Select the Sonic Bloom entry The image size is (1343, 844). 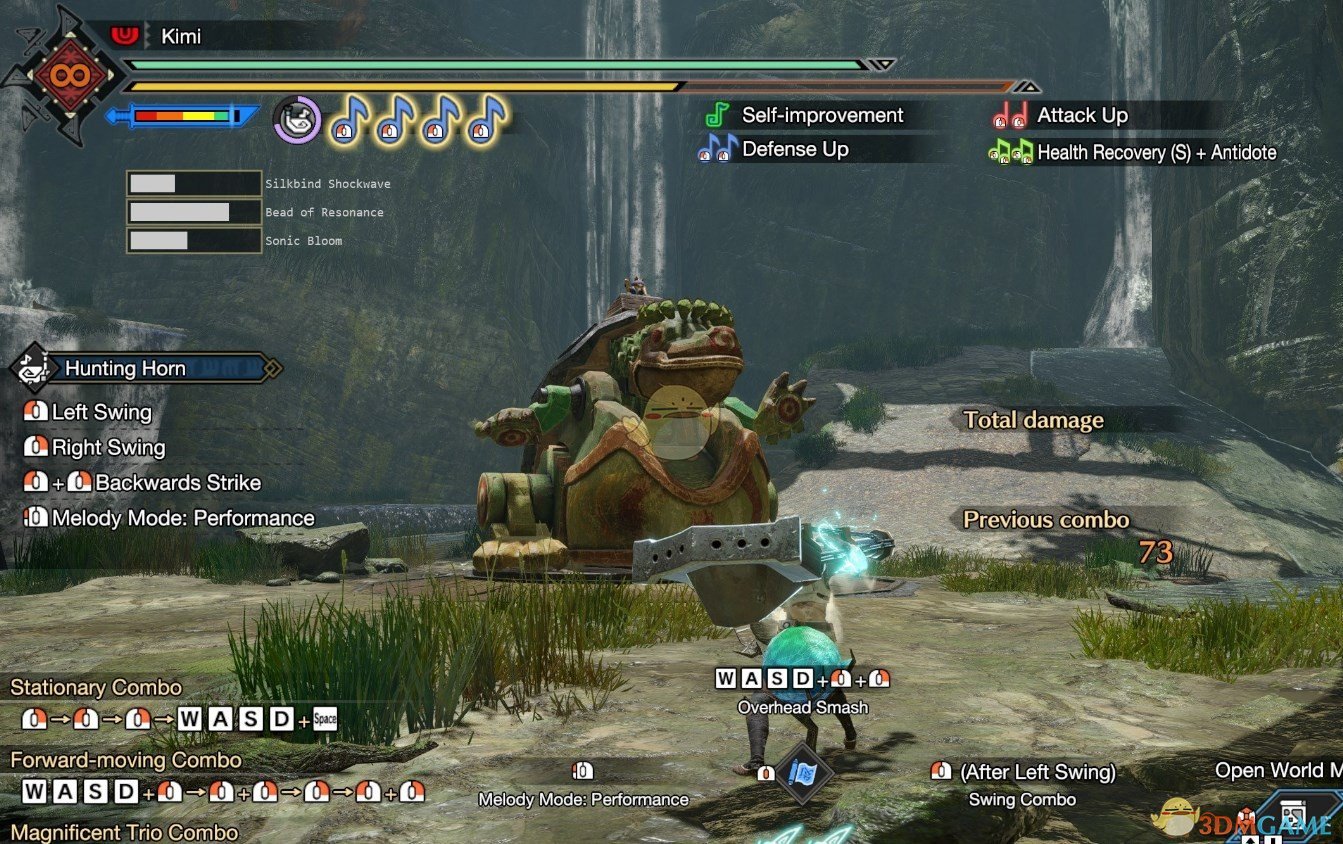click(303, 241)
